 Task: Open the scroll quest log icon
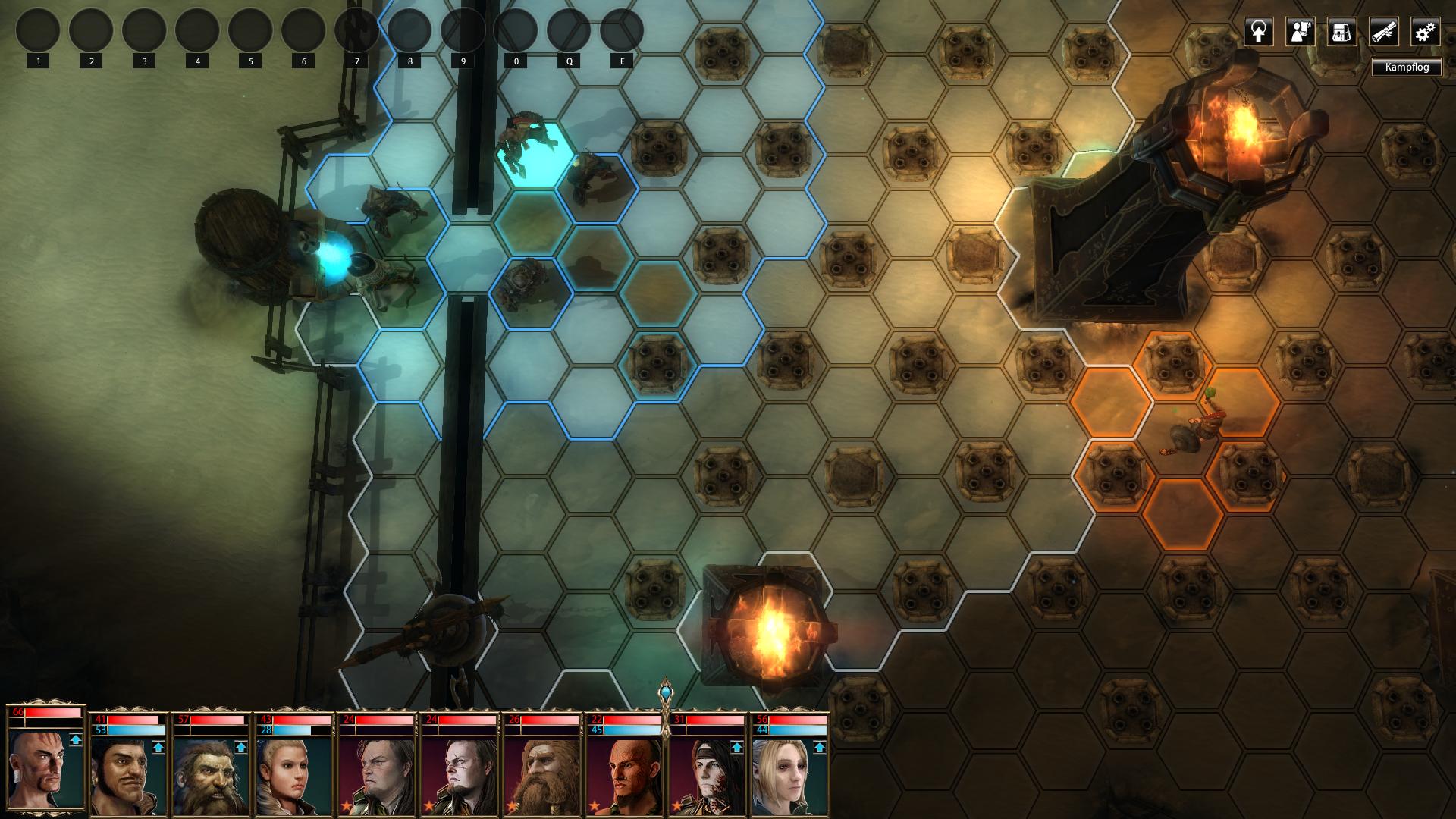point(1383,32)
